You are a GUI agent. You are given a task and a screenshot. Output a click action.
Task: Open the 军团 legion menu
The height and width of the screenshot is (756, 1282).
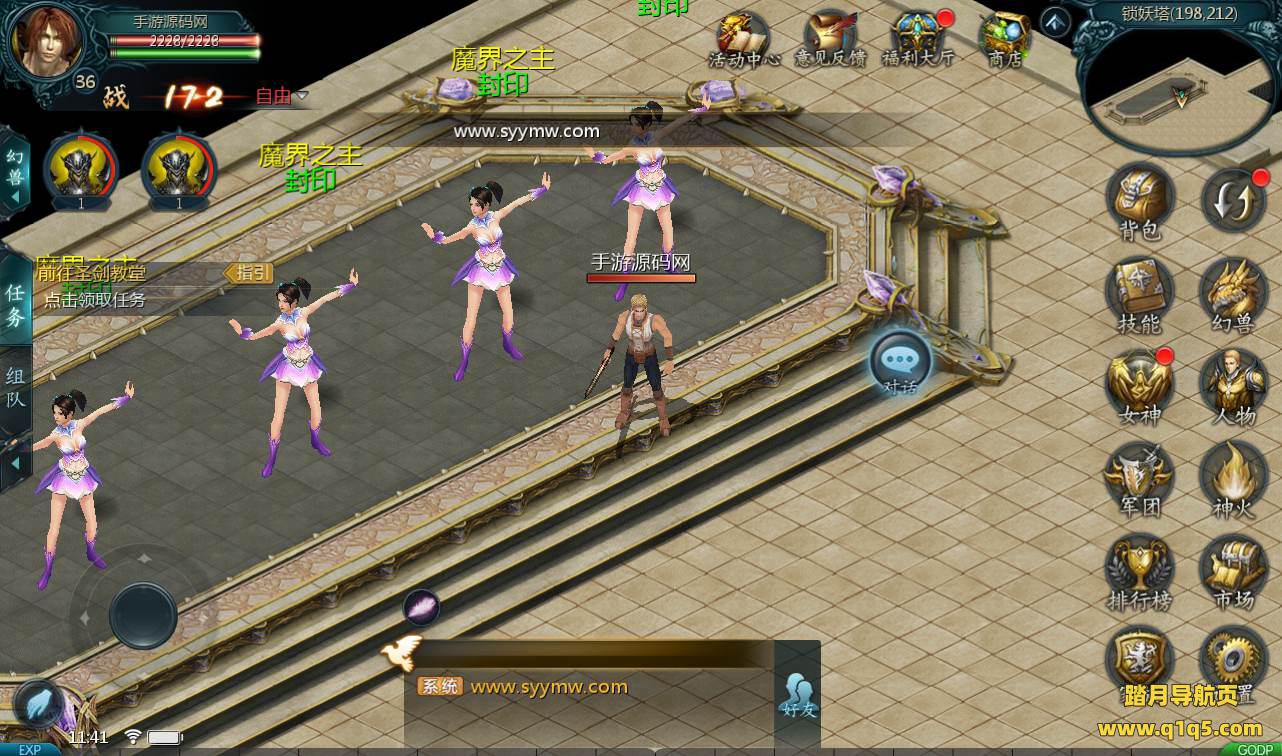click(1139, 478)
